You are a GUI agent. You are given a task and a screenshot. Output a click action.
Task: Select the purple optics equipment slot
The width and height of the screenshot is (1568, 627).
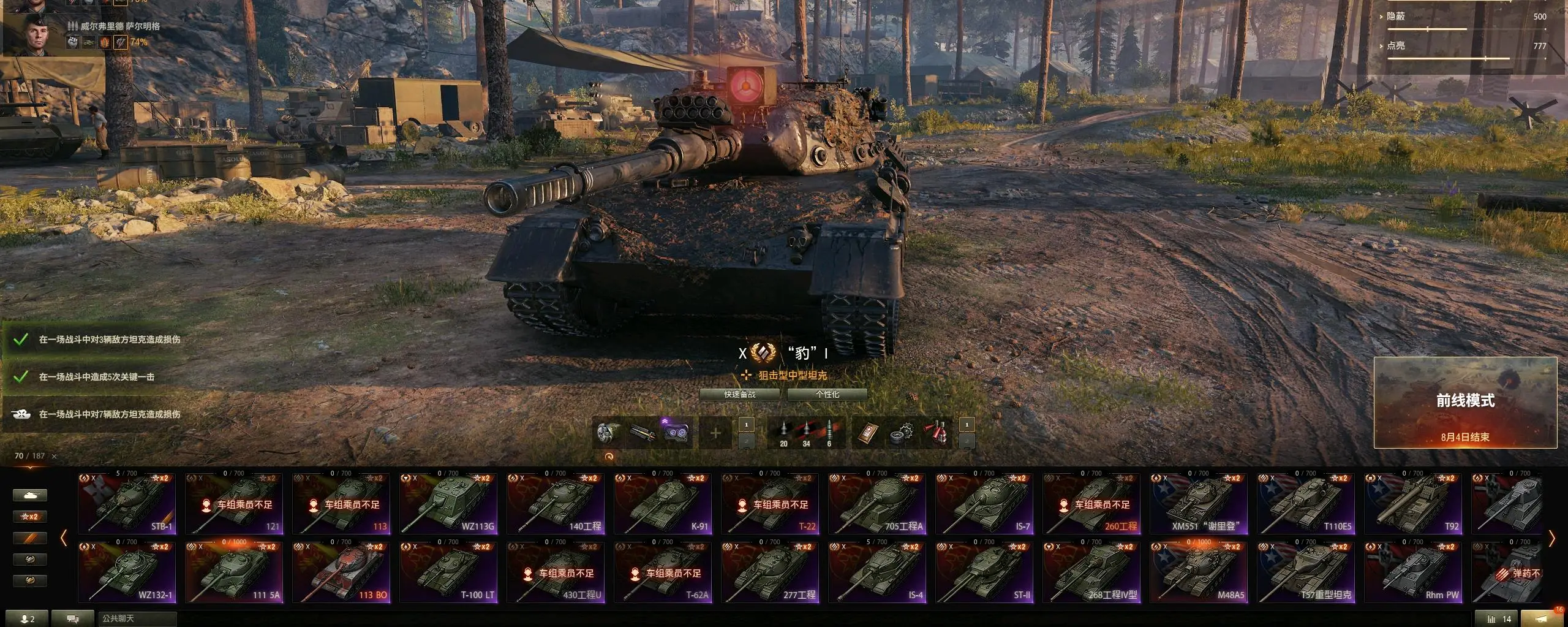[x=676, y=433]
